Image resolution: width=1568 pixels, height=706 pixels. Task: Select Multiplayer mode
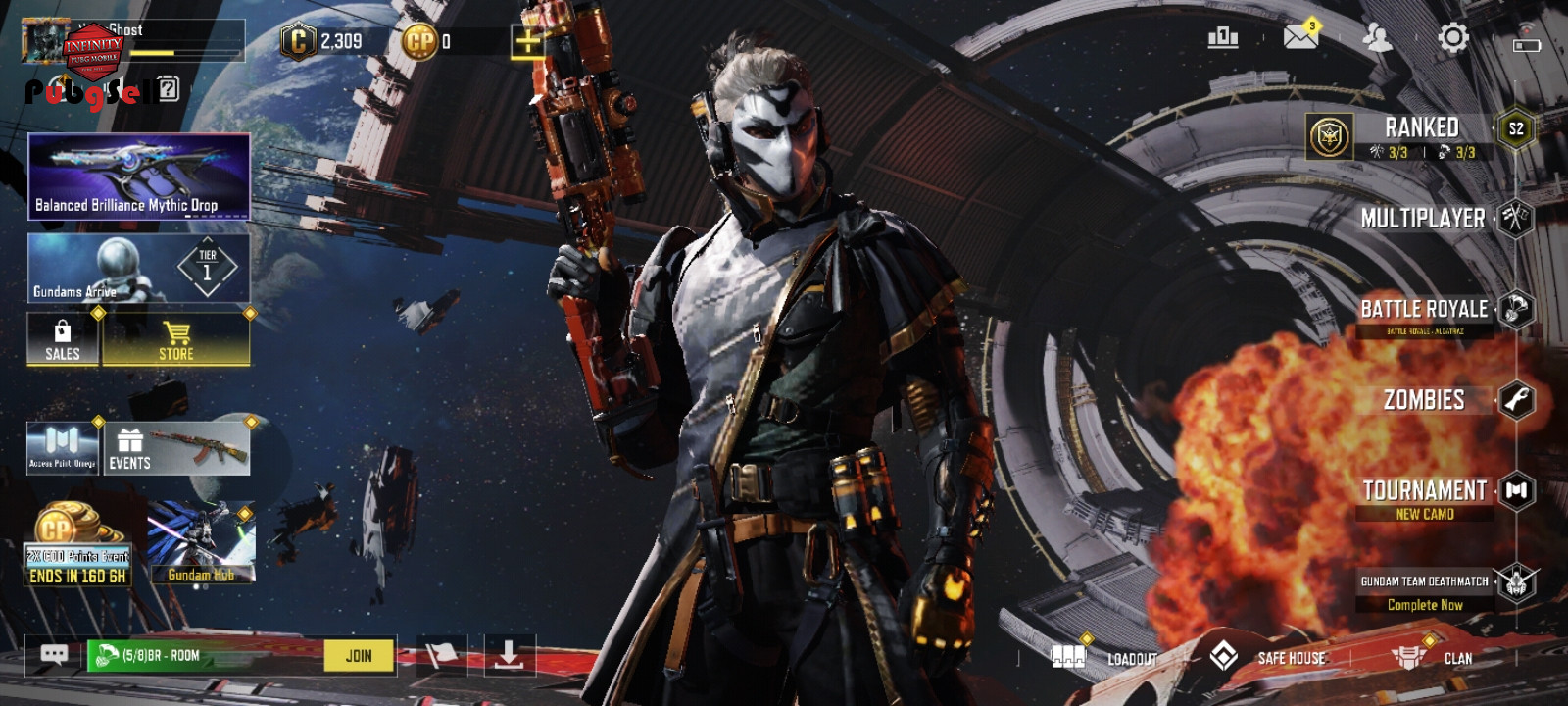pyautogui.click(x=1423, y=218)
